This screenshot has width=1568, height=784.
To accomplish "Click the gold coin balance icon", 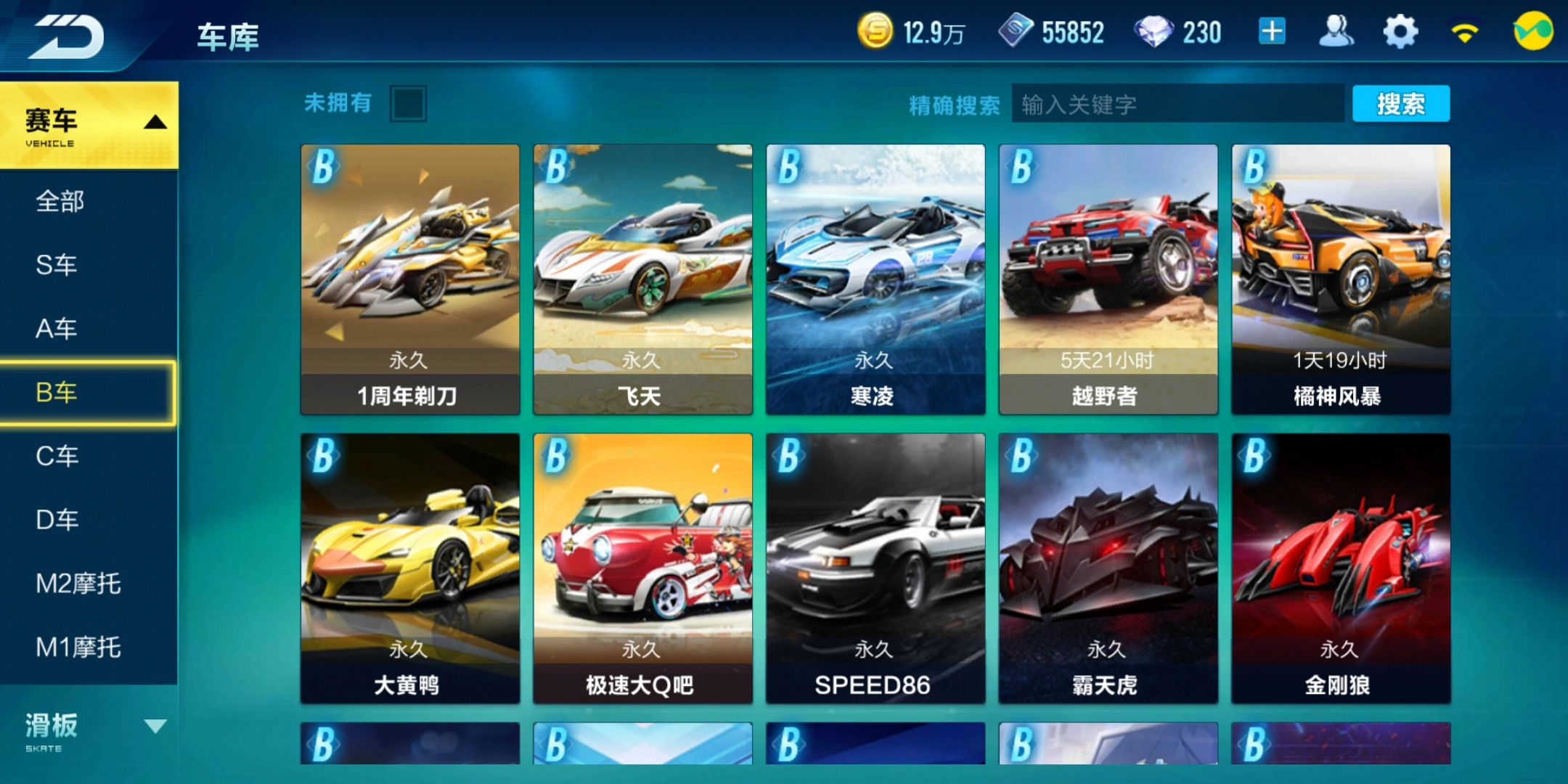I will point(875,32).
